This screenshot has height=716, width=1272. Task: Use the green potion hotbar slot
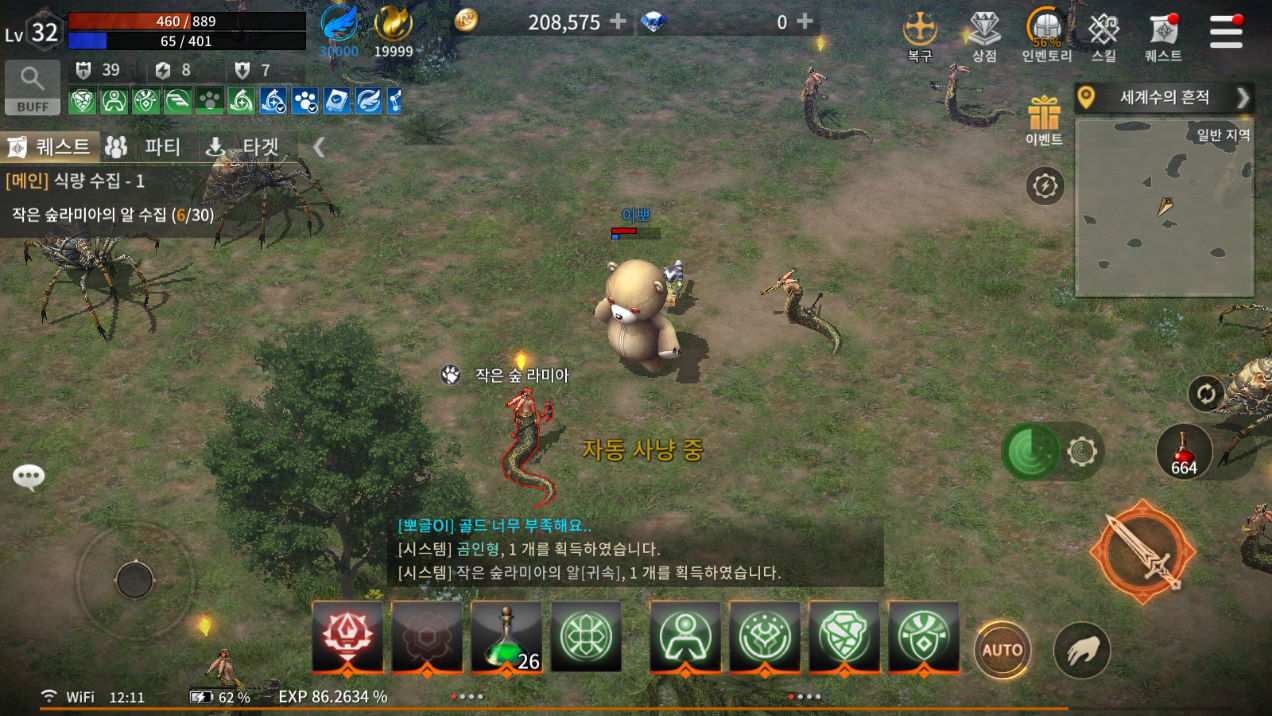tap(507, 636)
